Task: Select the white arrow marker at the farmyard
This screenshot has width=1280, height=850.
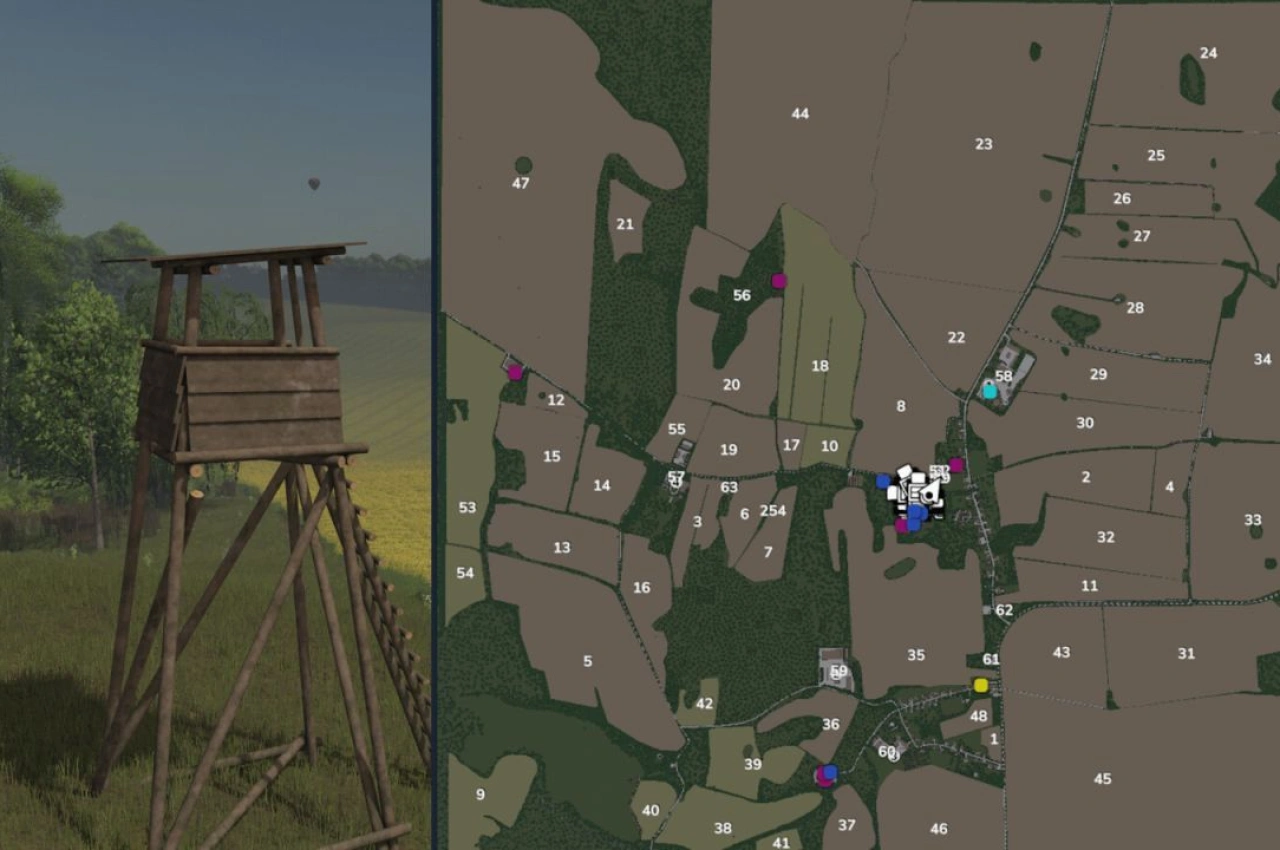Action: tap(930, 492)
